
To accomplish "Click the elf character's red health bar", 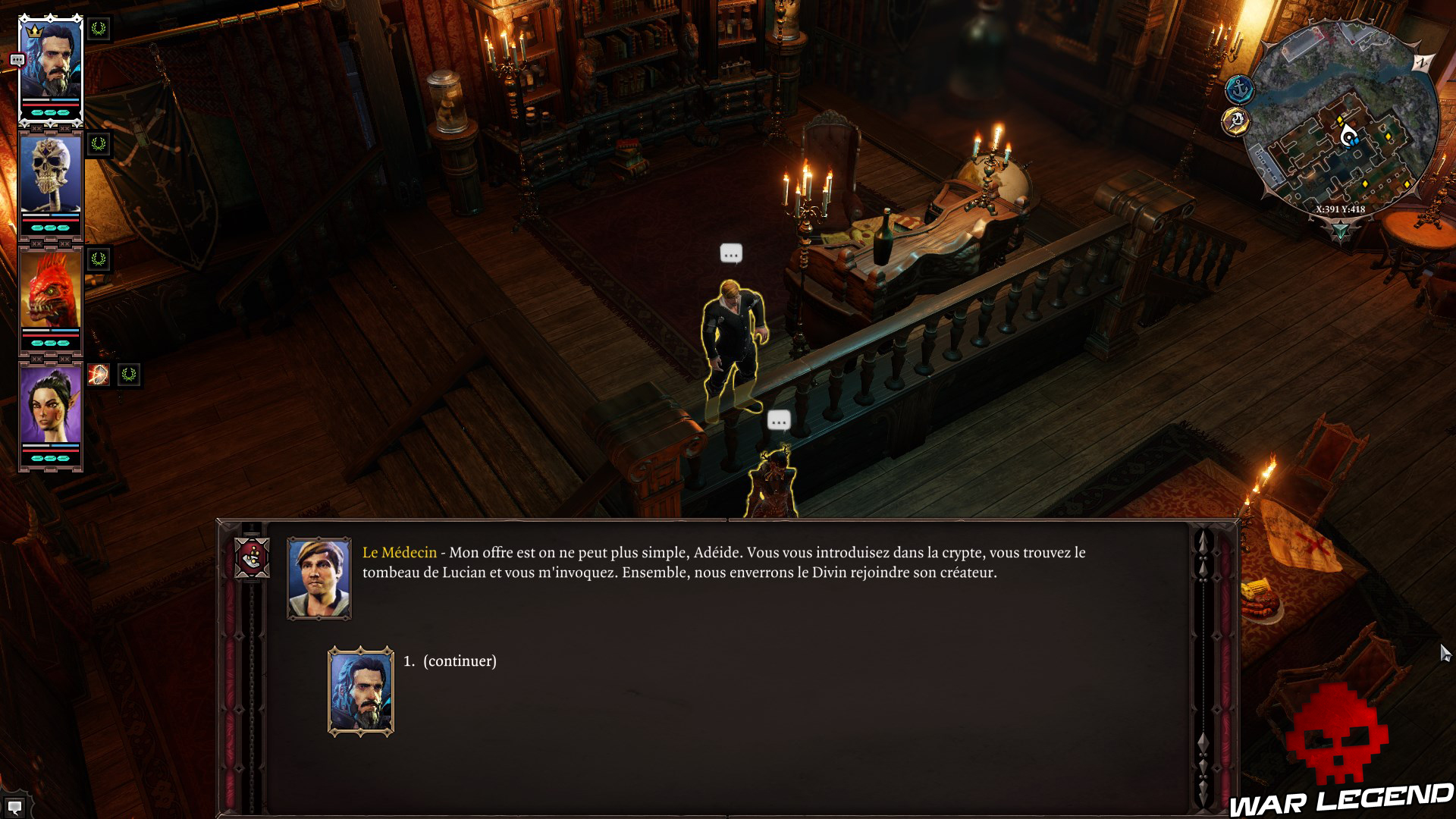I will (x=50, y=450).
